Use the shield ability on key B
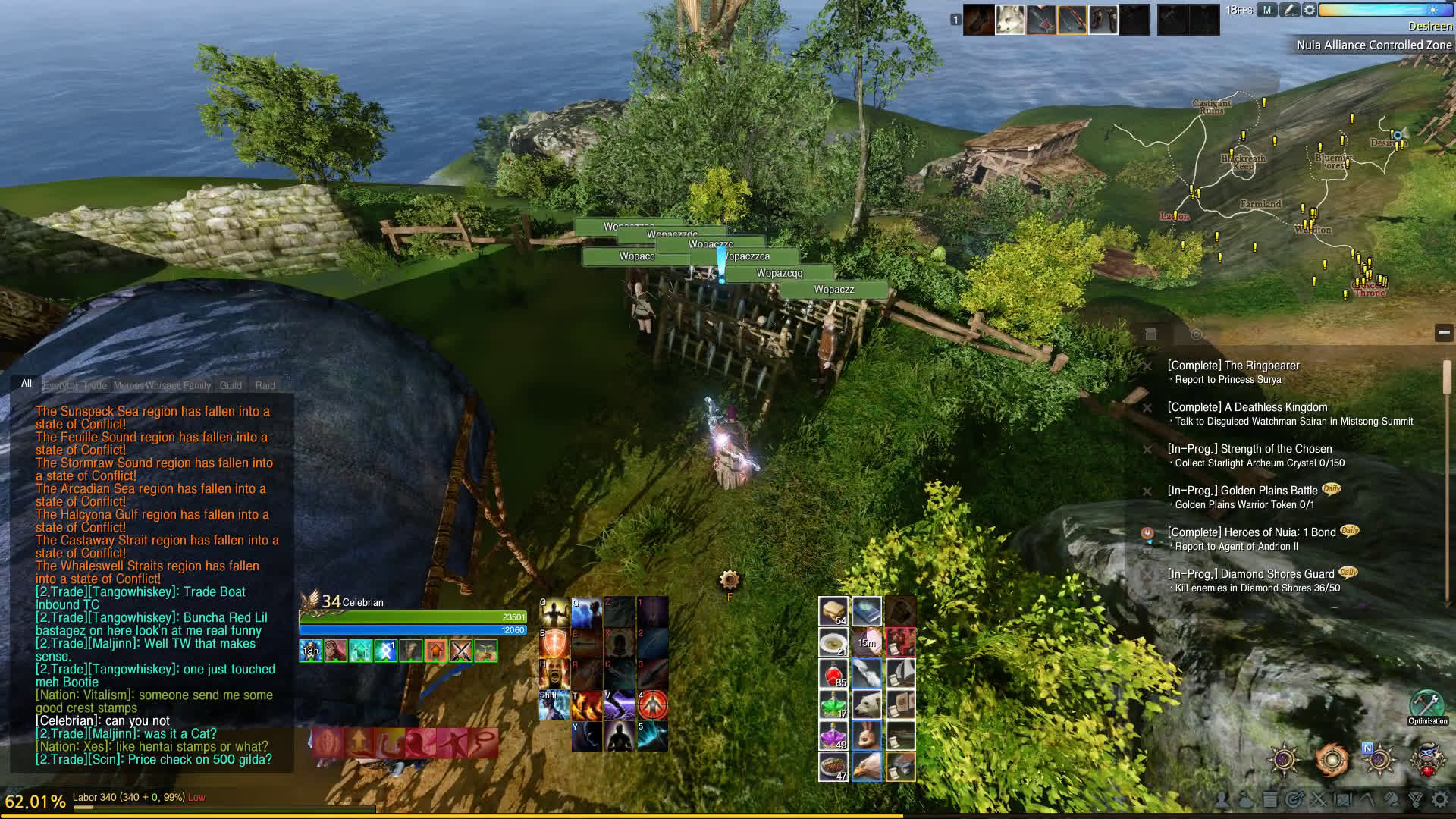The image size is (1456, 819). click(x=554, y=643)
